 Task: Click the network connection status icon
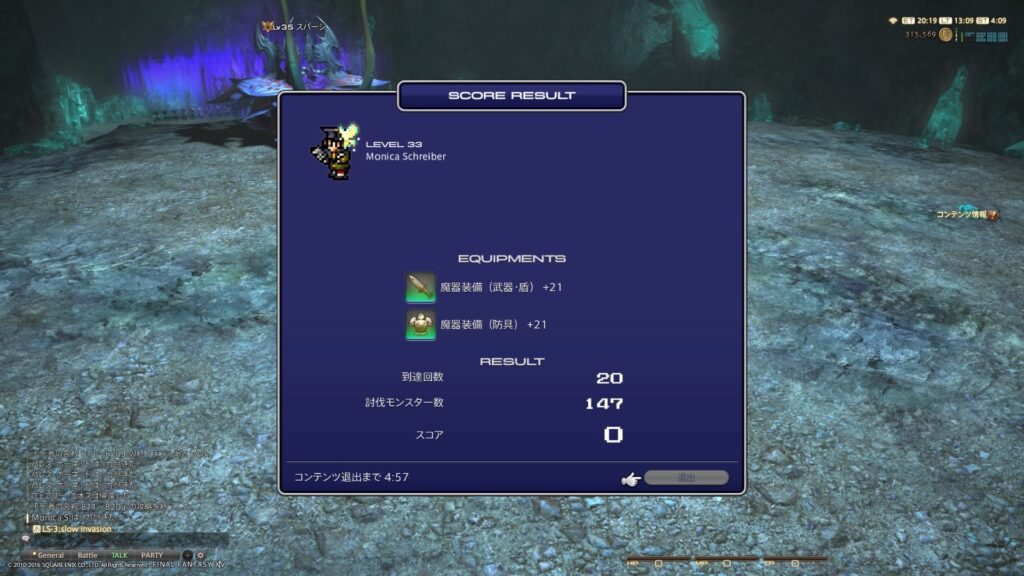[893, 20]
